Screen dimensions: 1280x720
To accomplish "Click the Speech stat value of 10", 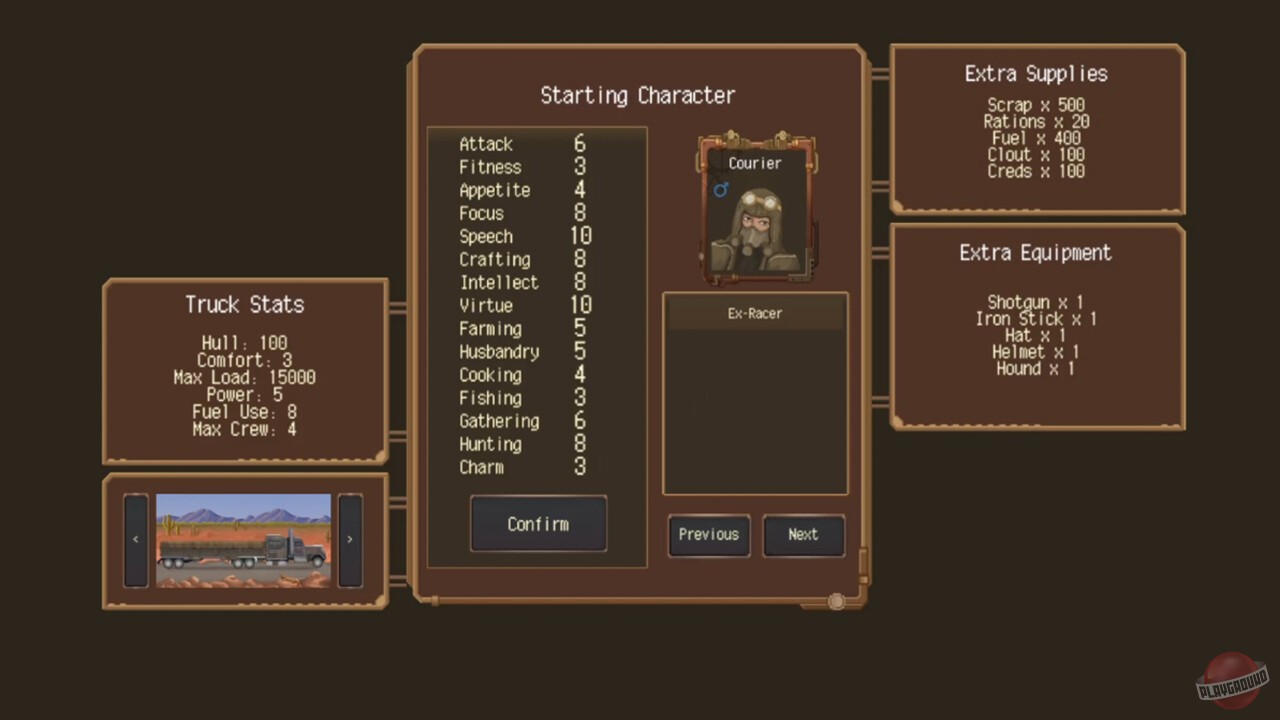I will pos(581,236).
